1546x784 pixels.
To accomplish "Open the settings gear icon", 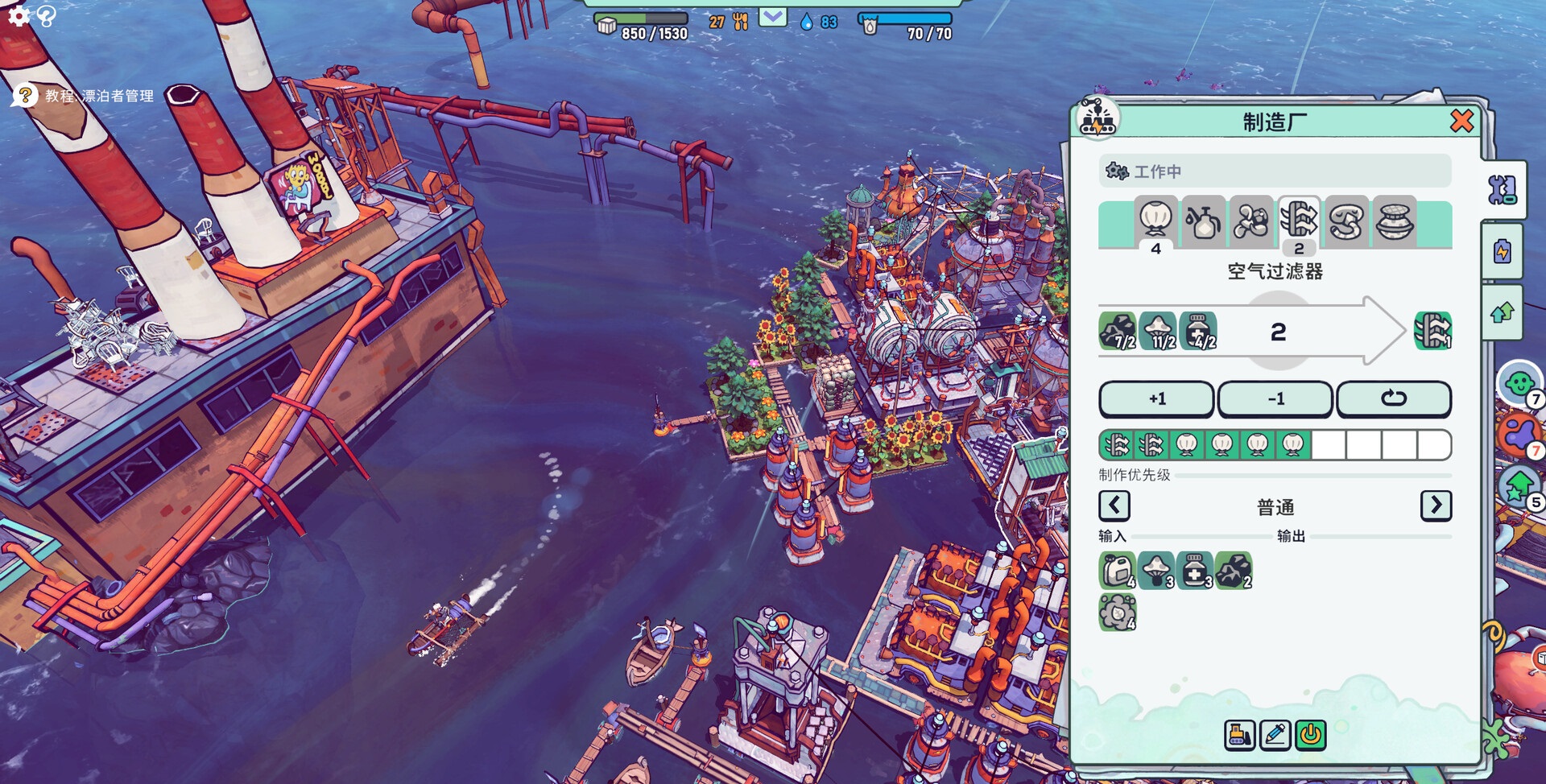I will pos(19,15).
